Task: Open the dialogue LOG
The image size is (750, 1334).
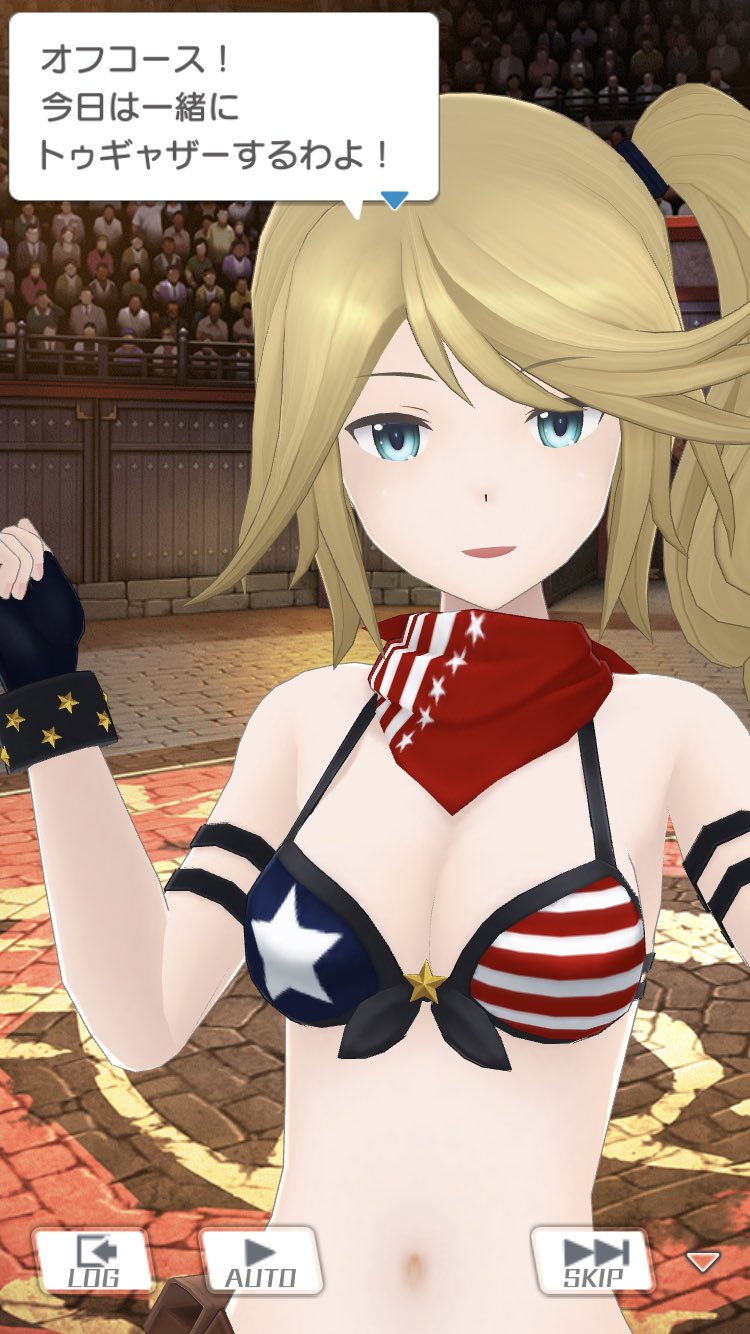Action: 94,1261
